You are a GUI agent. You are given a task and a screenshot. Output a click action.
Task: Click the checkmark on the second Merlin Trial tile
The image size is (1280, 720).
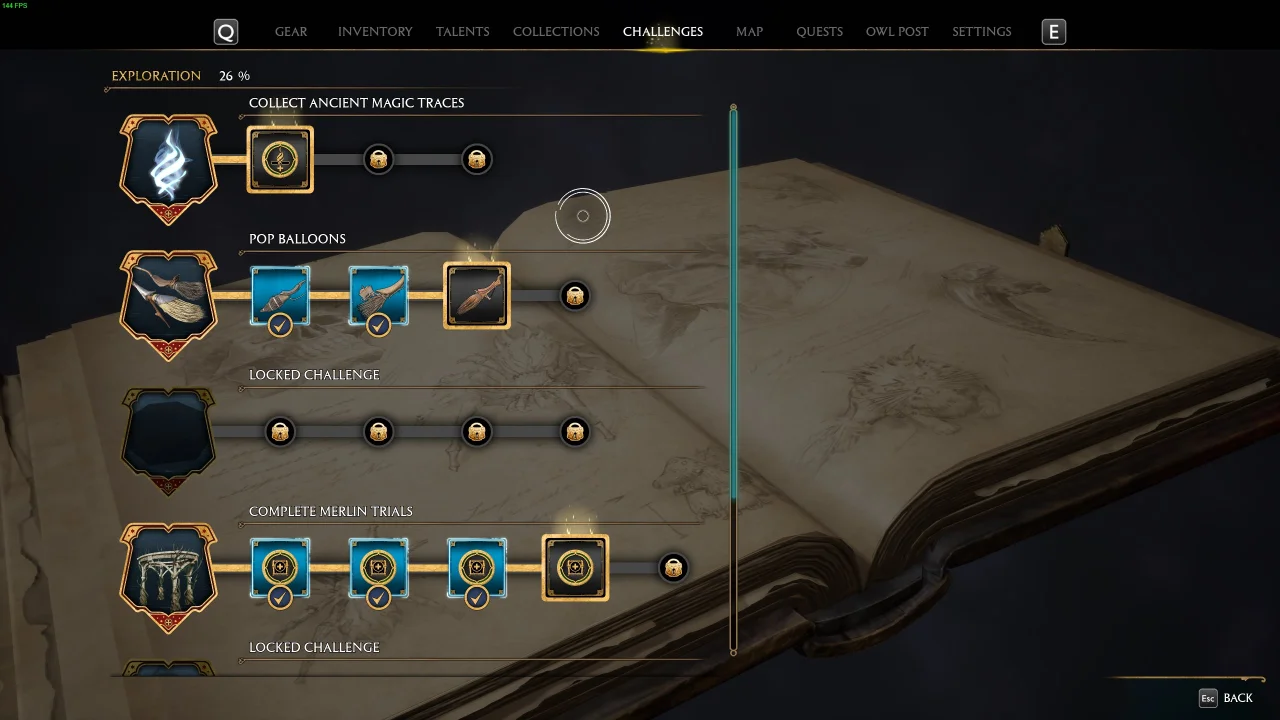(378, 597)
